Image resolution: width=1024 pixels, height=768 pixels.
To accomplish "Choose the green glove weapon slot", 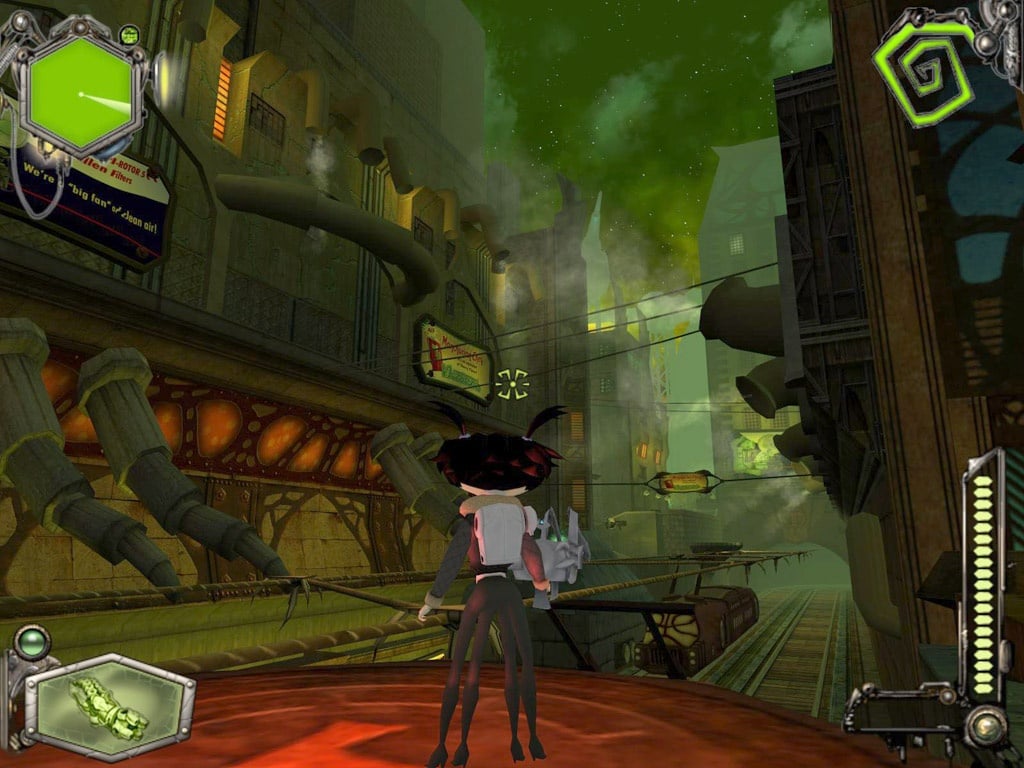I will pos(110,707).
